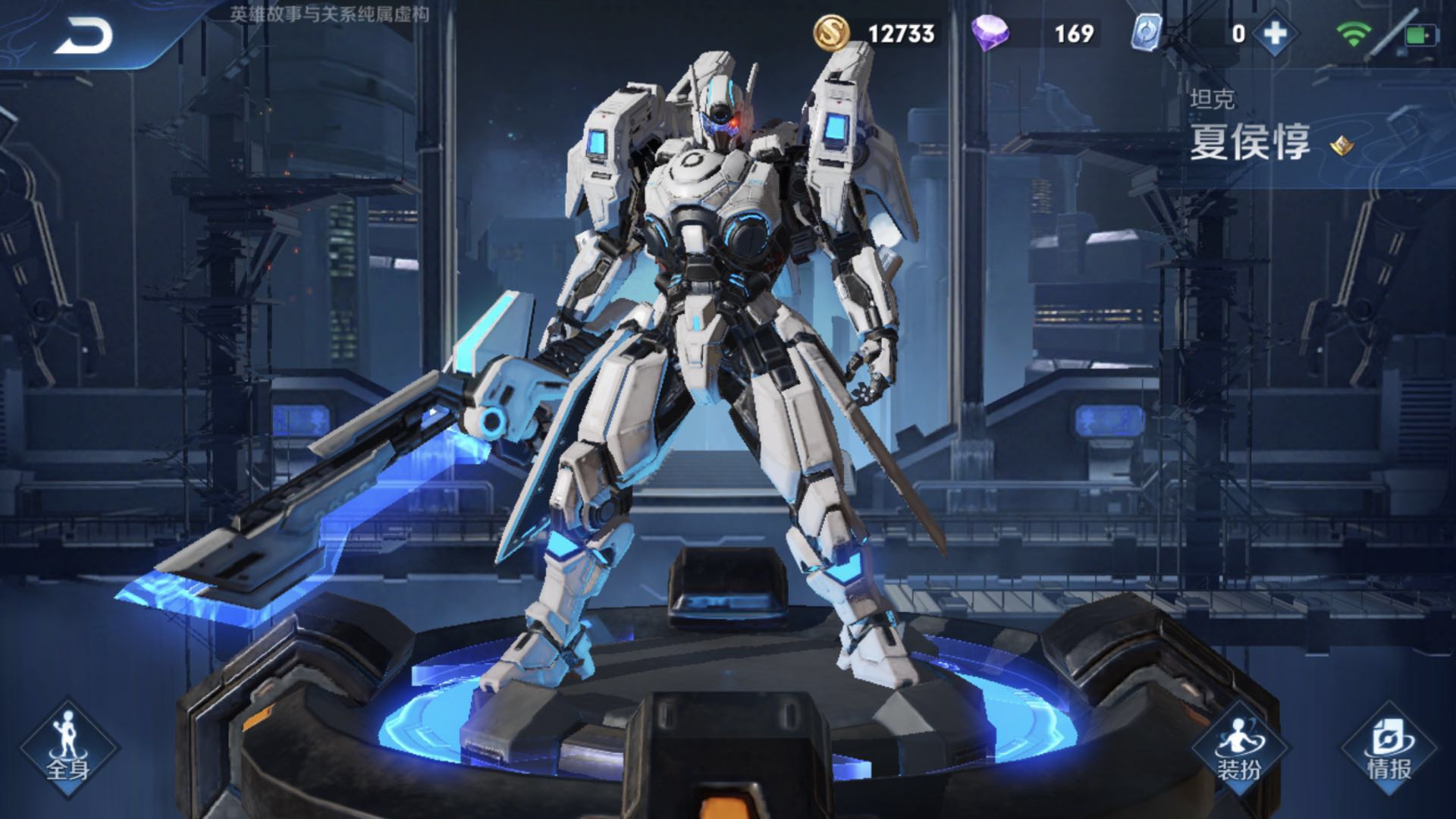Viewport: 1456px width, 819px height.
Task: Add more vouchers with the plus button
Action: 1276,34
